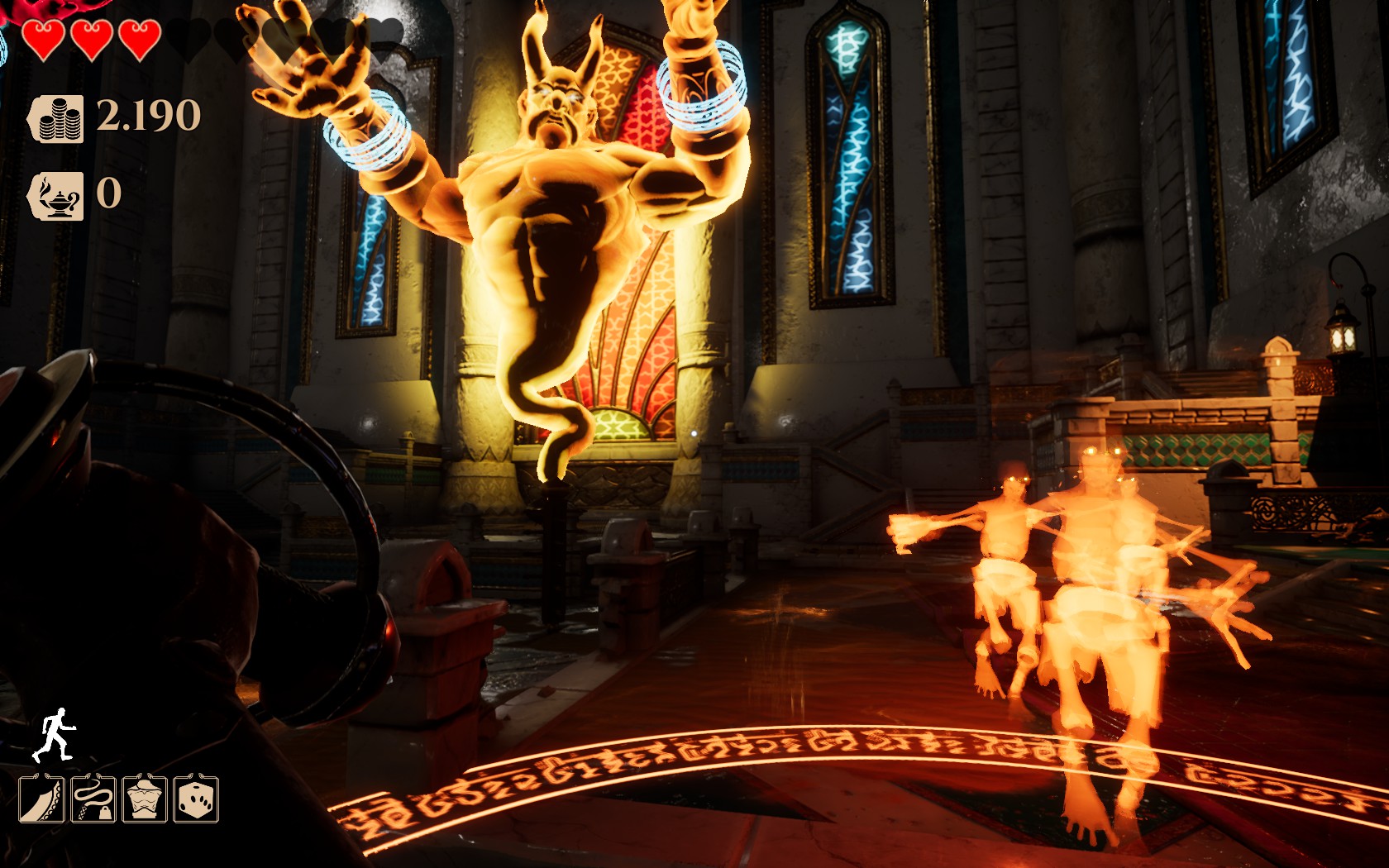Viewport: 1389px width, 868px height.
Task: Select the dice item slot
Action: [x=196, y=799]
